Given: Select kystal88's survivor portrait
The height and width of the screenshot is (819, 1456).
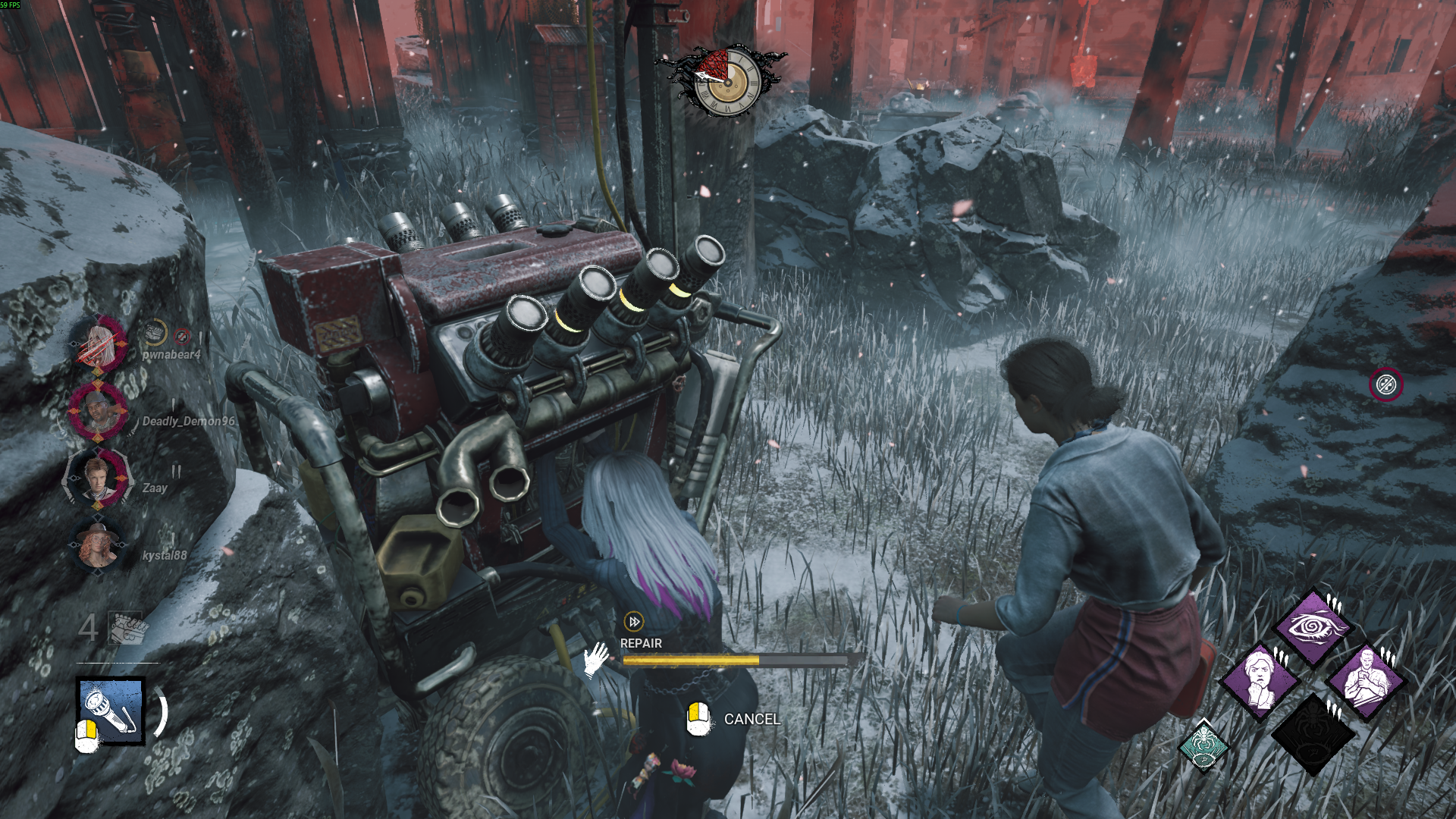Looking at the screenshot, I should 99,545.
